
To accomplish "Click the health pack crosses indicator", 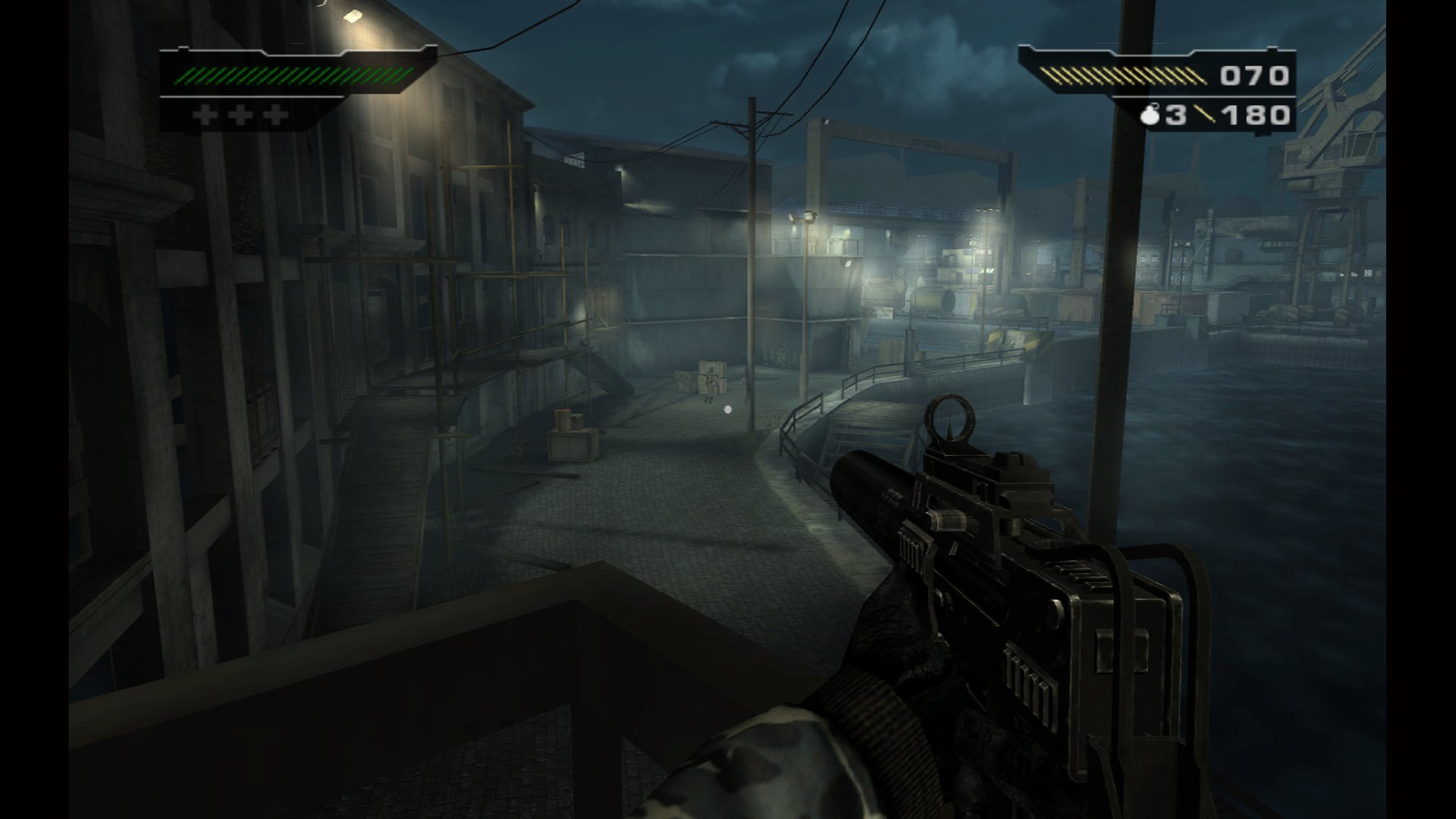I will pos(240,115).
